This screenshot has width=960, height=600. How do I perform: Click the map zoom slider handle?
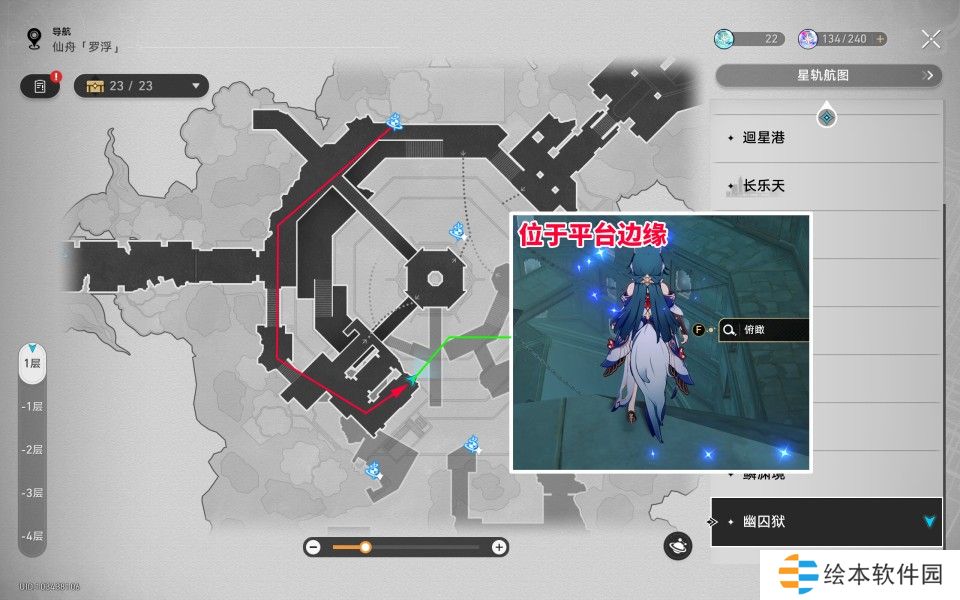[x=366, y=547]
